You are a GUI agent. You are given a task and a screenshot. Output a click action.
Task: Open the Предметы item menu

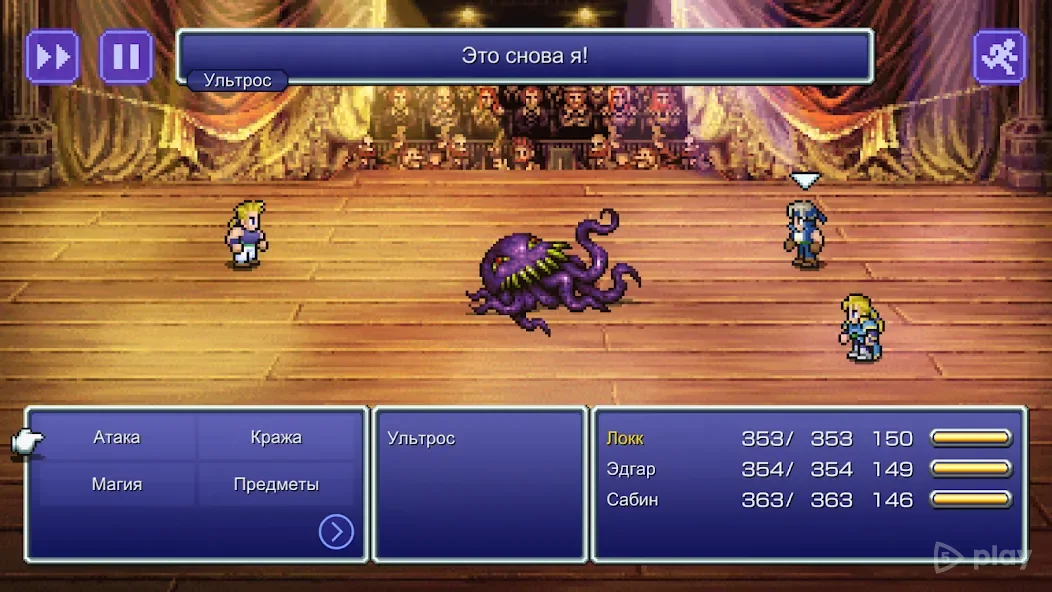pos(276,485)
